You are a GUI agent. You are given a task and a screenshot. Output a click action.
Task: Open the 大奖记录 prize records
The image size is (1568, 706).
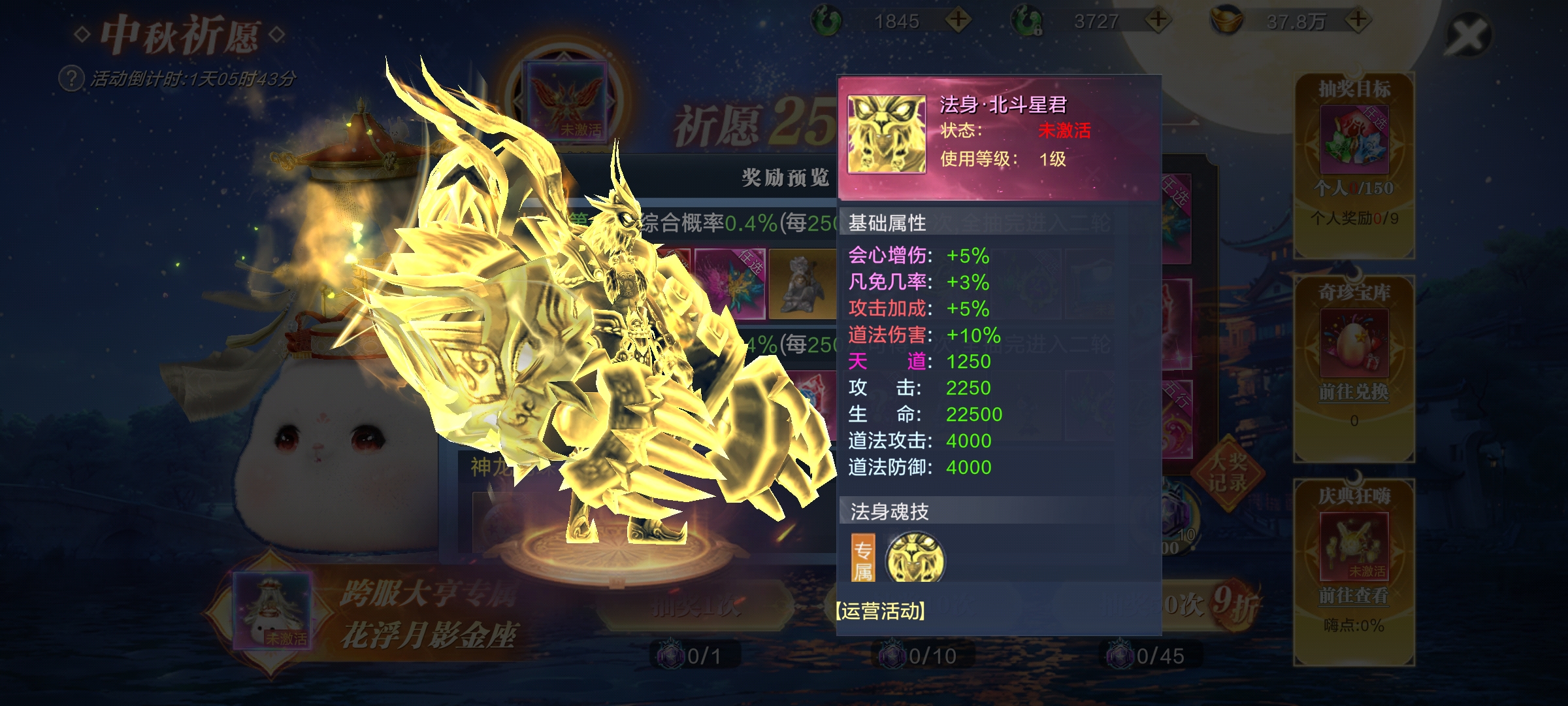pos(1227,472)
